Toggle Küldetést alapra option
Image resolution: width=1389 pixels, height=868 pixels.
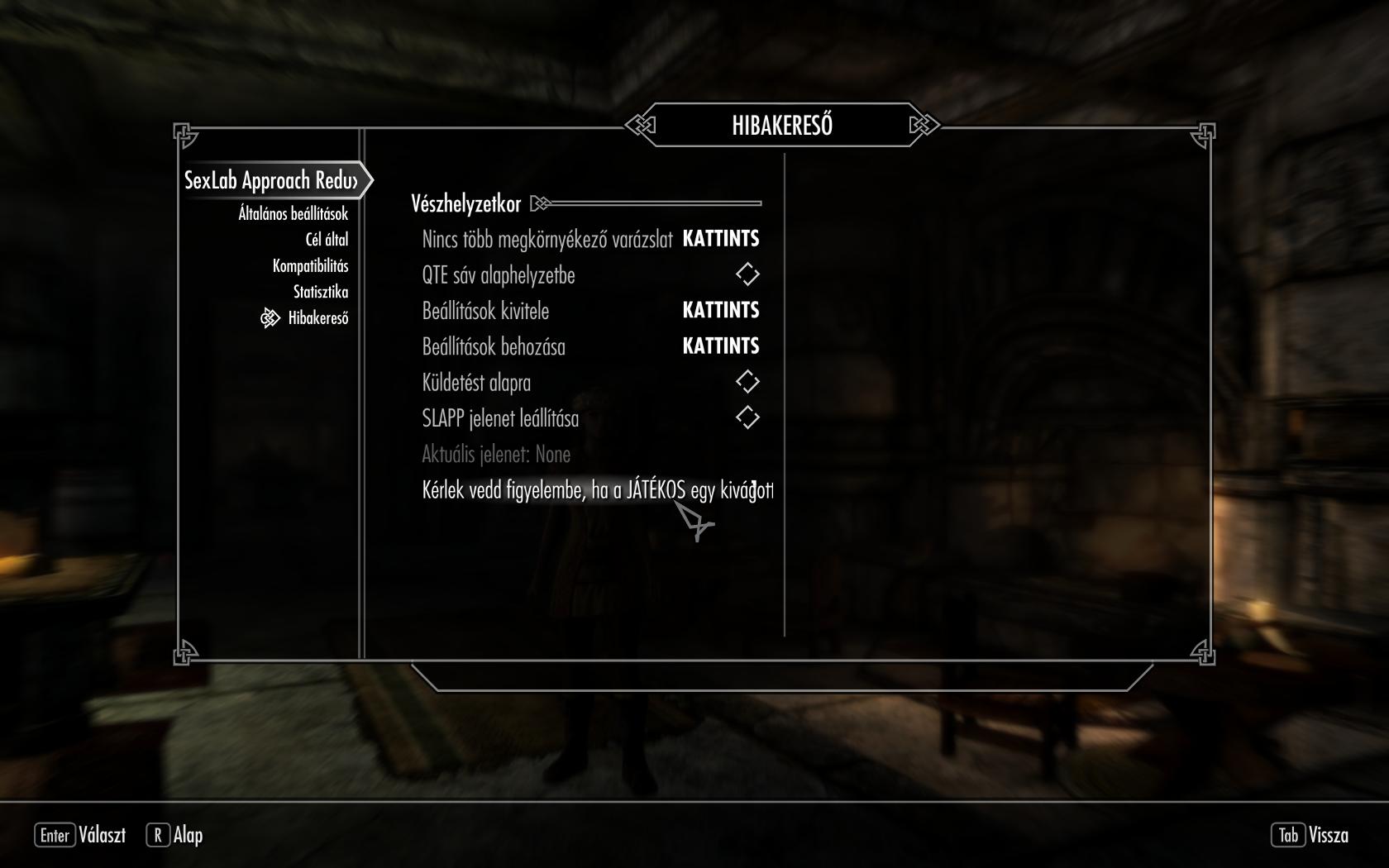click(747, 382)
